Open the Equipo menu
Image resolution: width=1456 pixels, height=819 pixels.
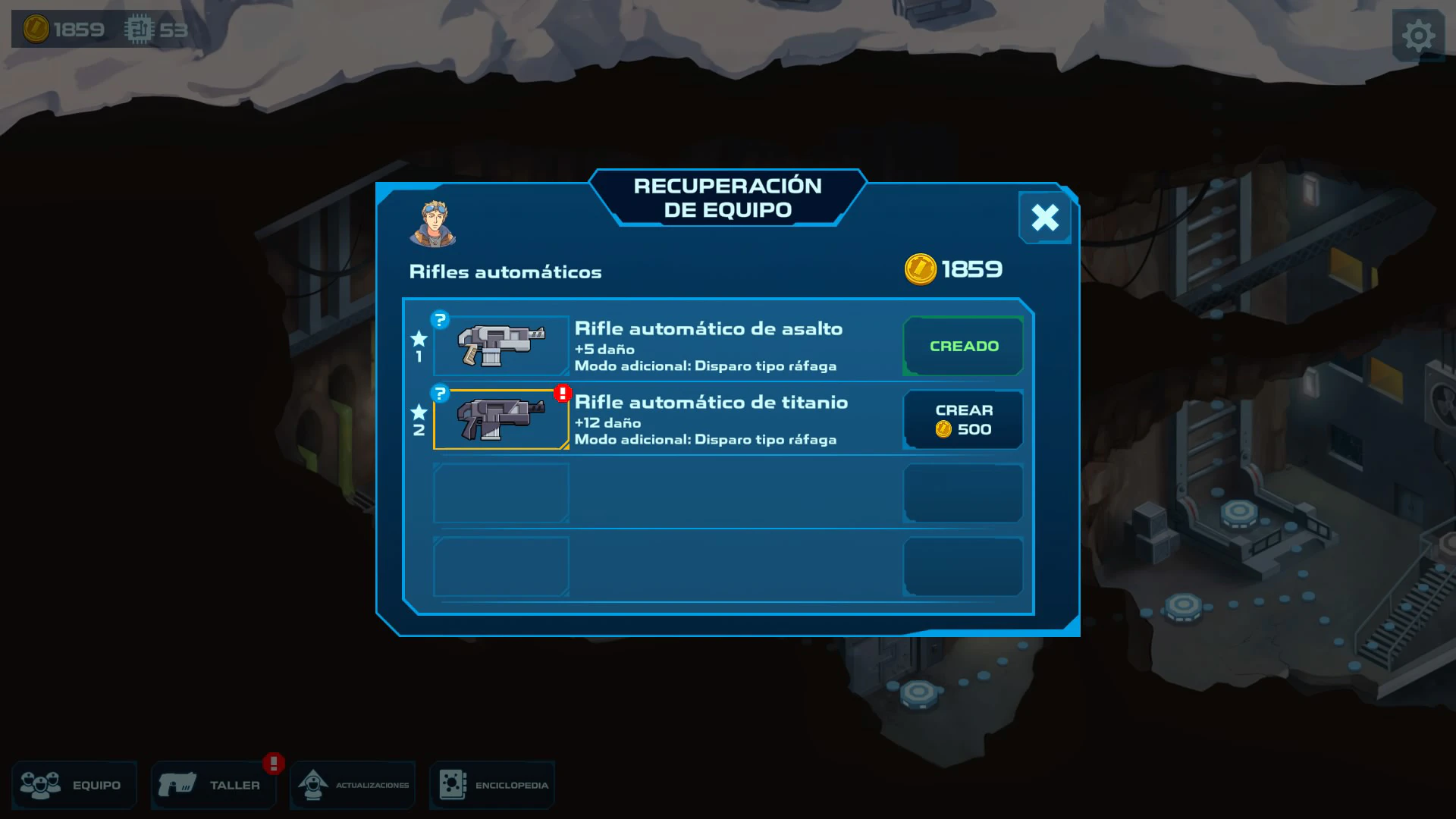74,785
